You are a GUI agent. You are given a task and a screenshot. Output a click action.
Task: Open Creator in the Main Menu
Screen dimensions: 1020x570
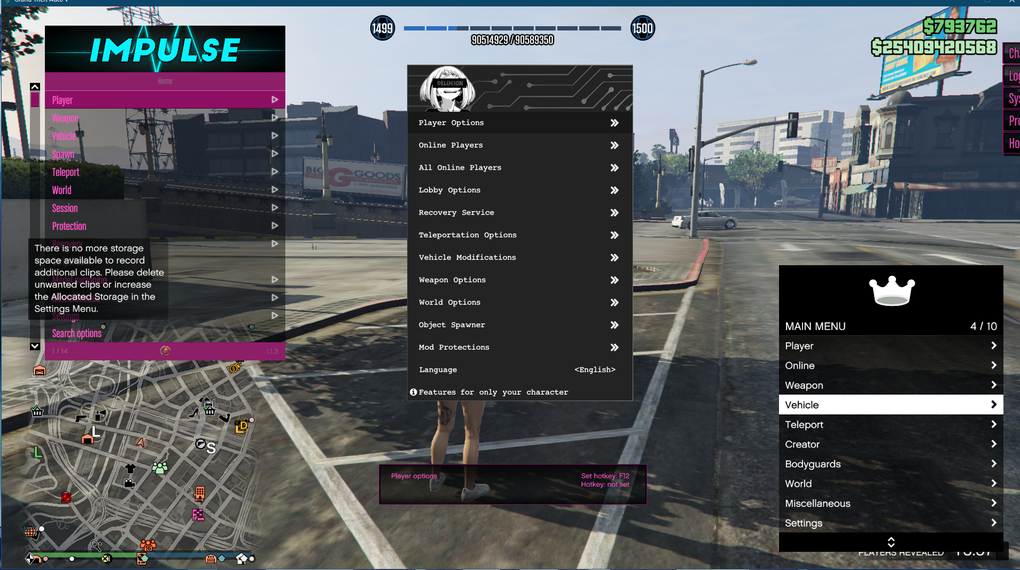(890, 444)
